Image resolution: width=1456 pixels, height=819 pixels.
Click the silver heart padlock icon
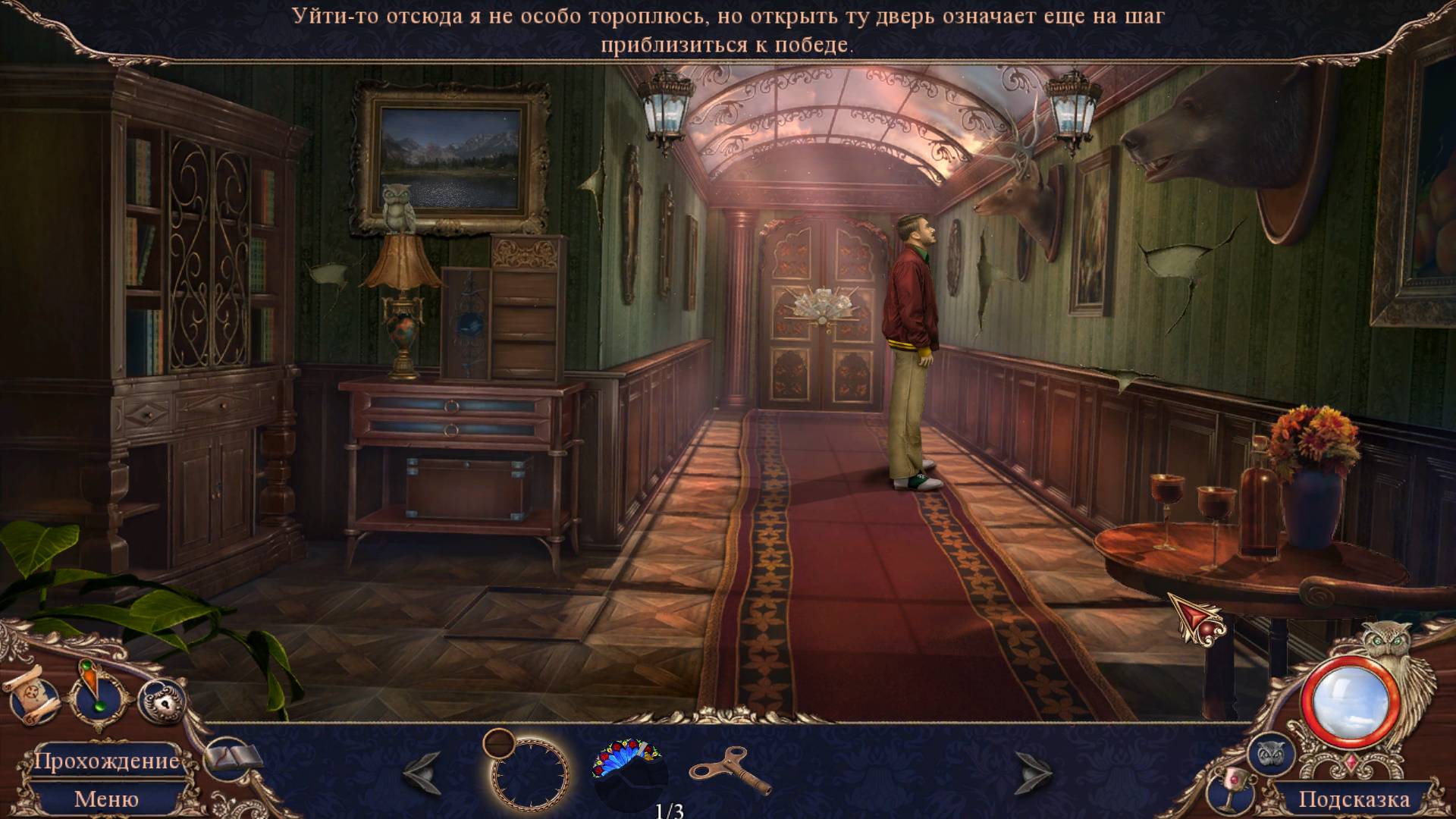(x=162, y=701)
